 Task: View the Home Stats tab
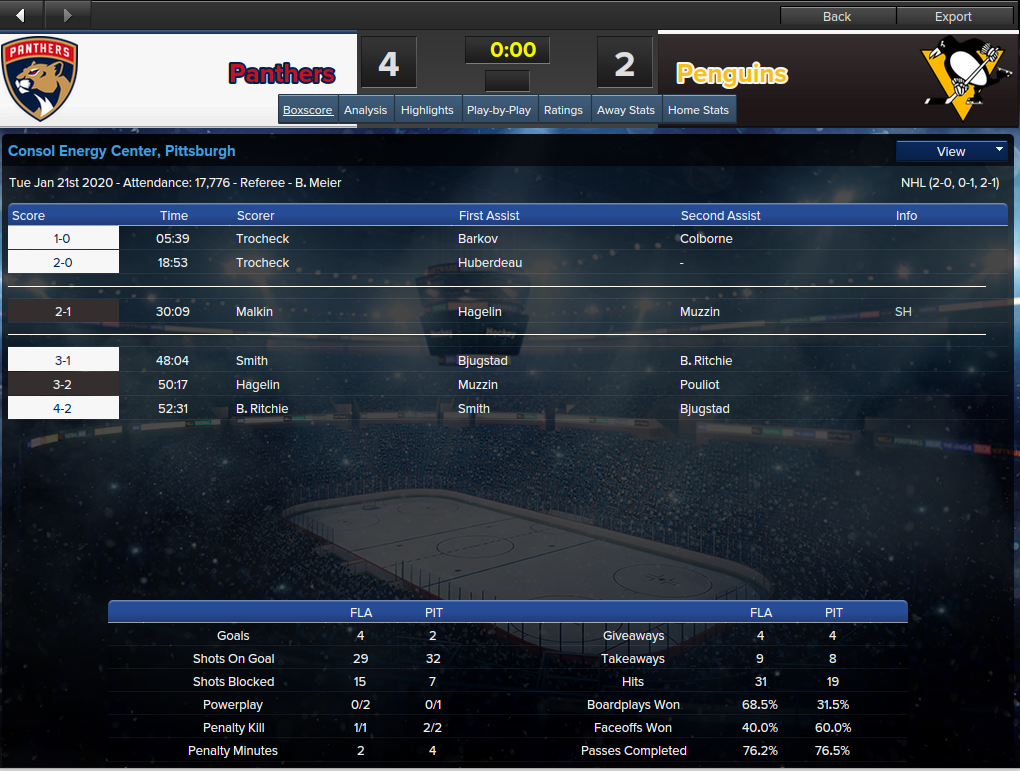(x=698, y=110)
